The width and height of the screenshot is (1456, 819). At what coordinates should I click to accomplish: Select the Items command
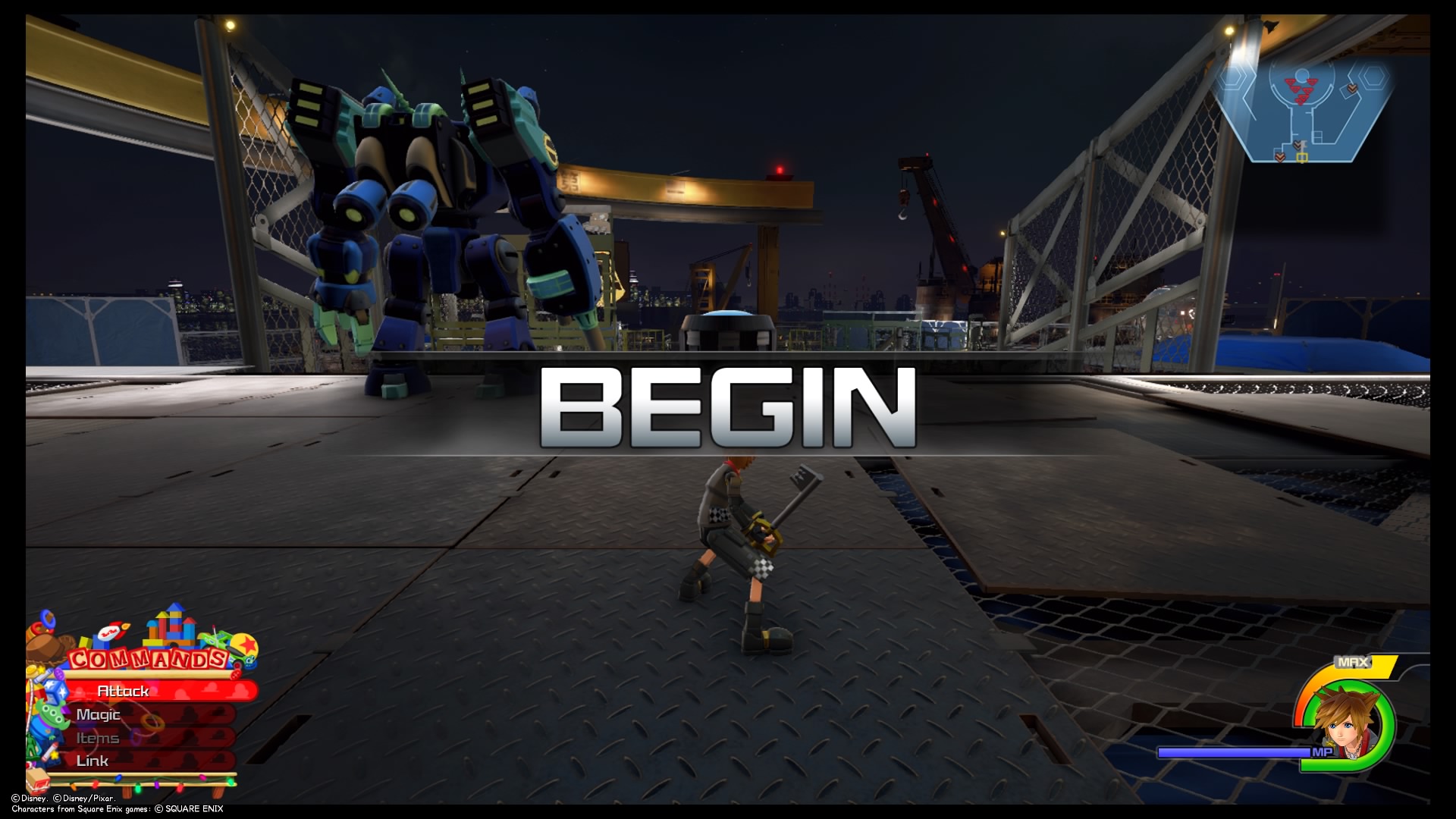point(97,737)
